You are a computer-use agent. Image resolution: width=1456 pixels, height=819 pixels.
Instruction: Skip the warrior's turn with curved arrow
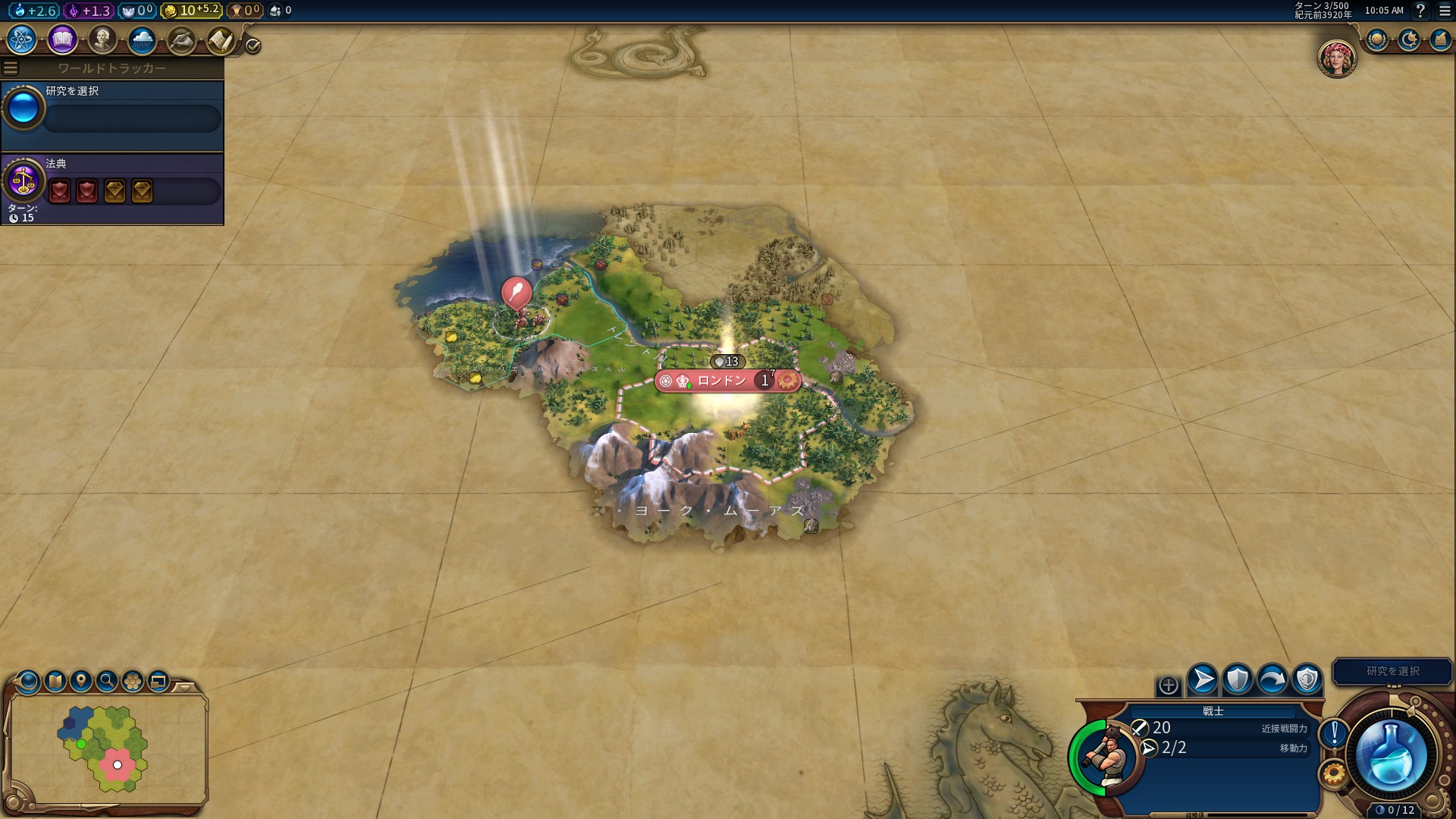[1272, 679]
